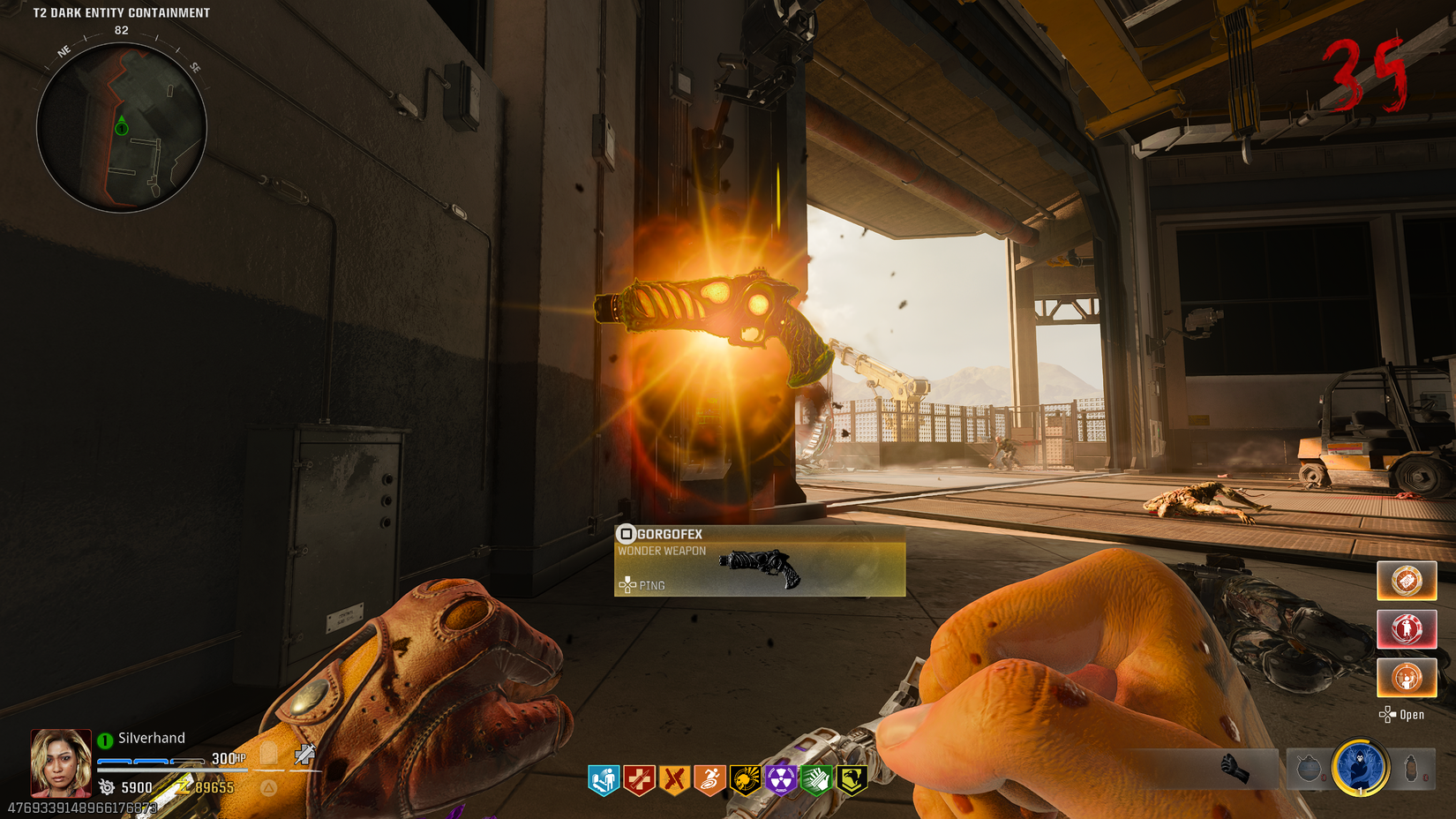Select the T2 Dark Entity Containment zone label

121,13
